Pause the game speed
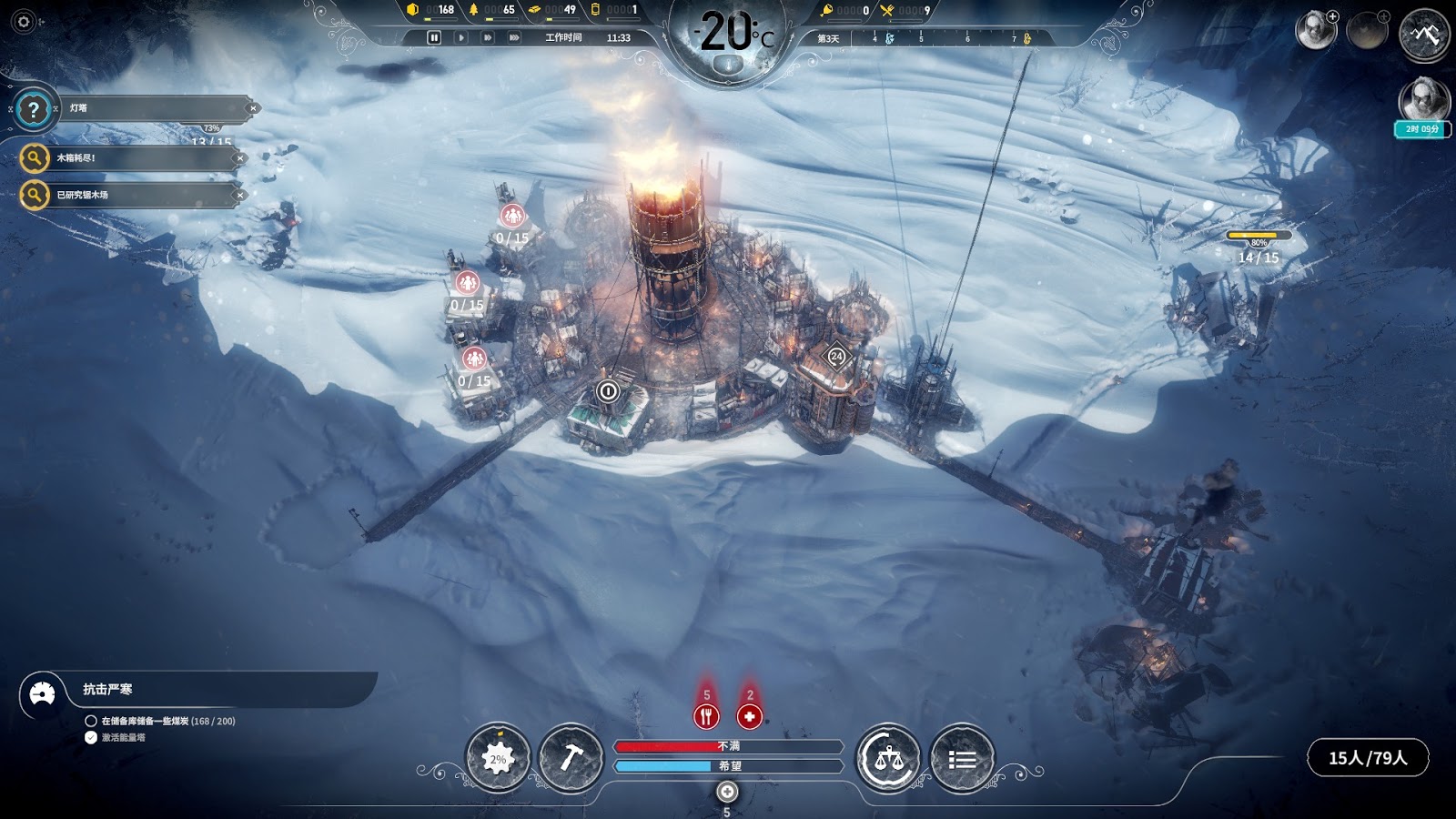 point(434,37)
